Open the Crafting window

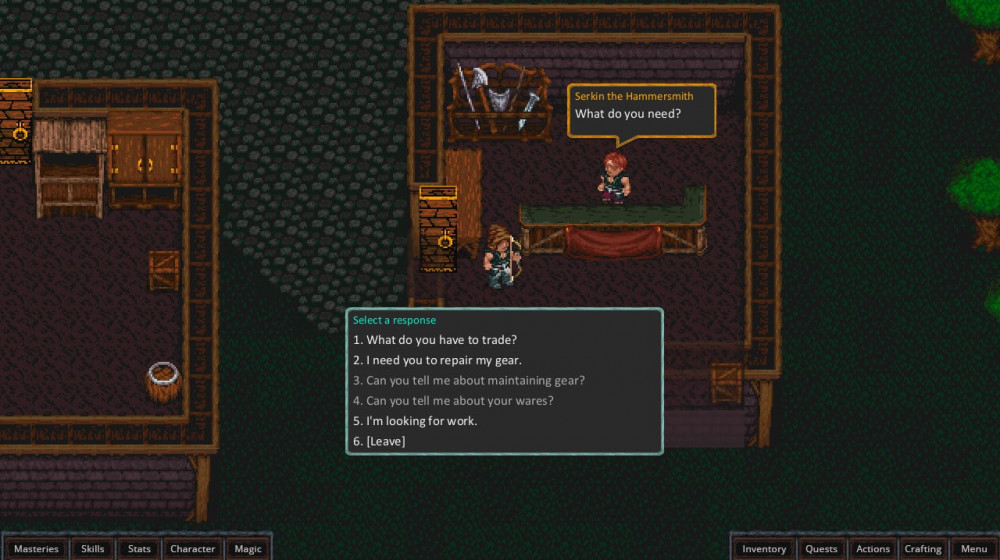(x=923, y=549)
